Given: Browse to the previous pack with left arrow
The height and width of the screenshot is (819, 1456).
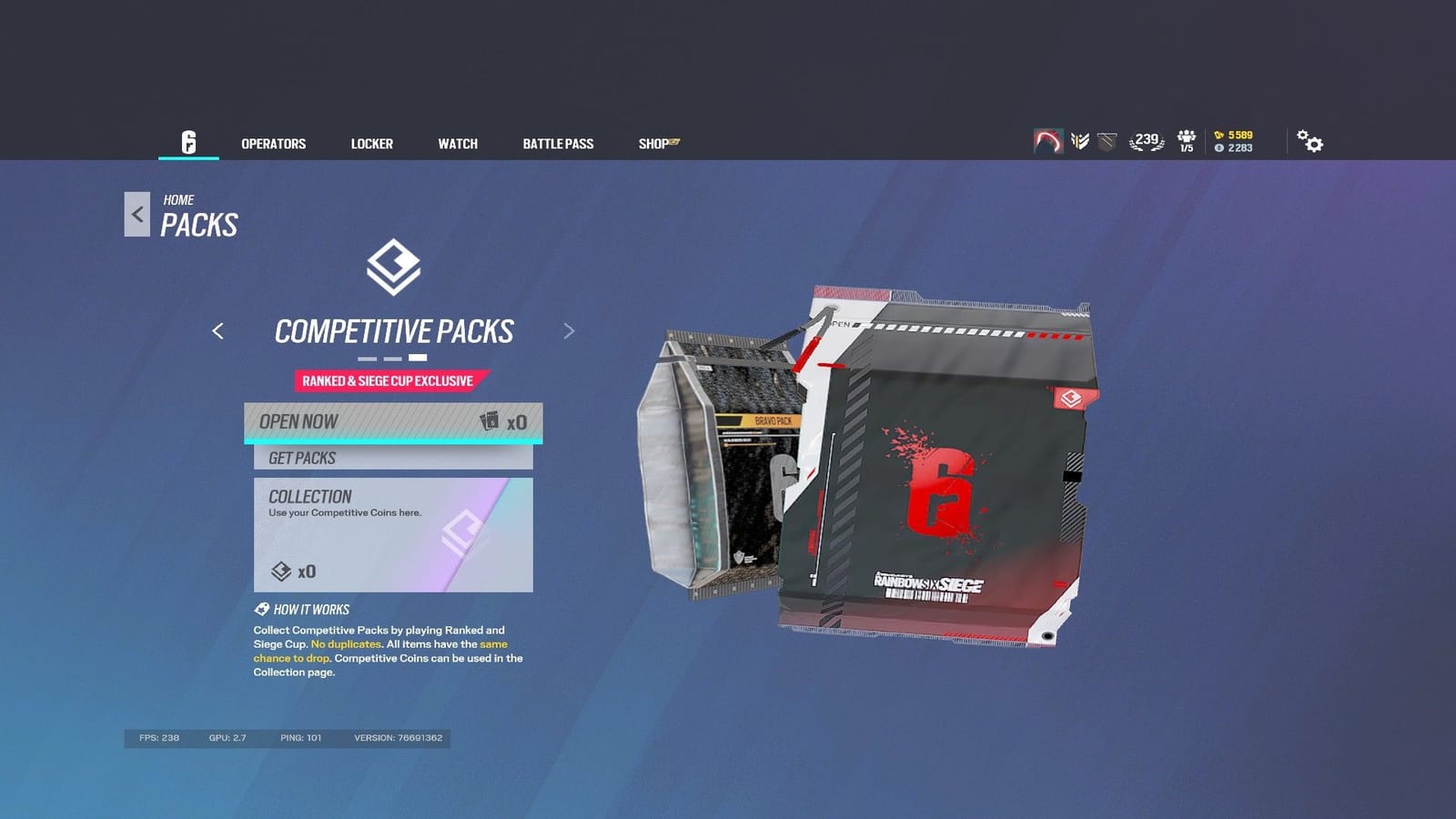Looking at the screenshot, I should click(219, 331).
